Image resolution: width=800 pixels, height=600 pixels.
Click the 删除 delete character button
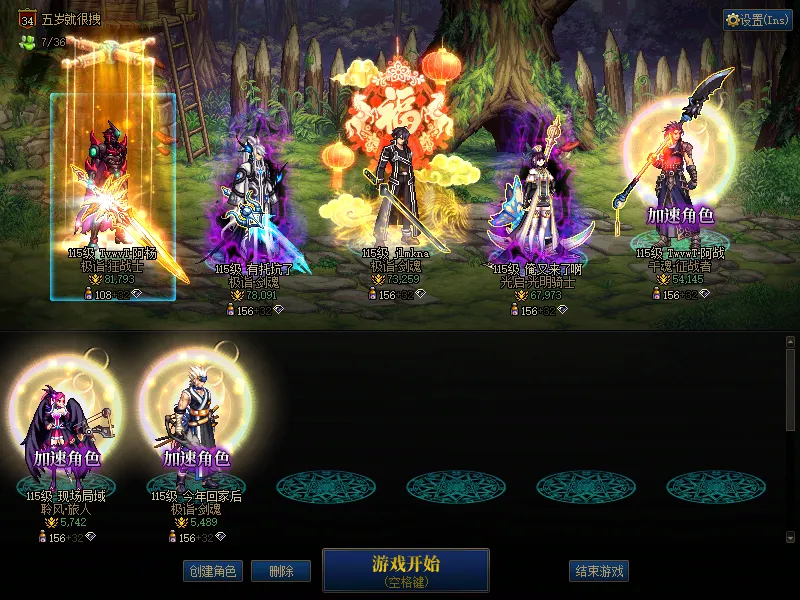point(280,571)
